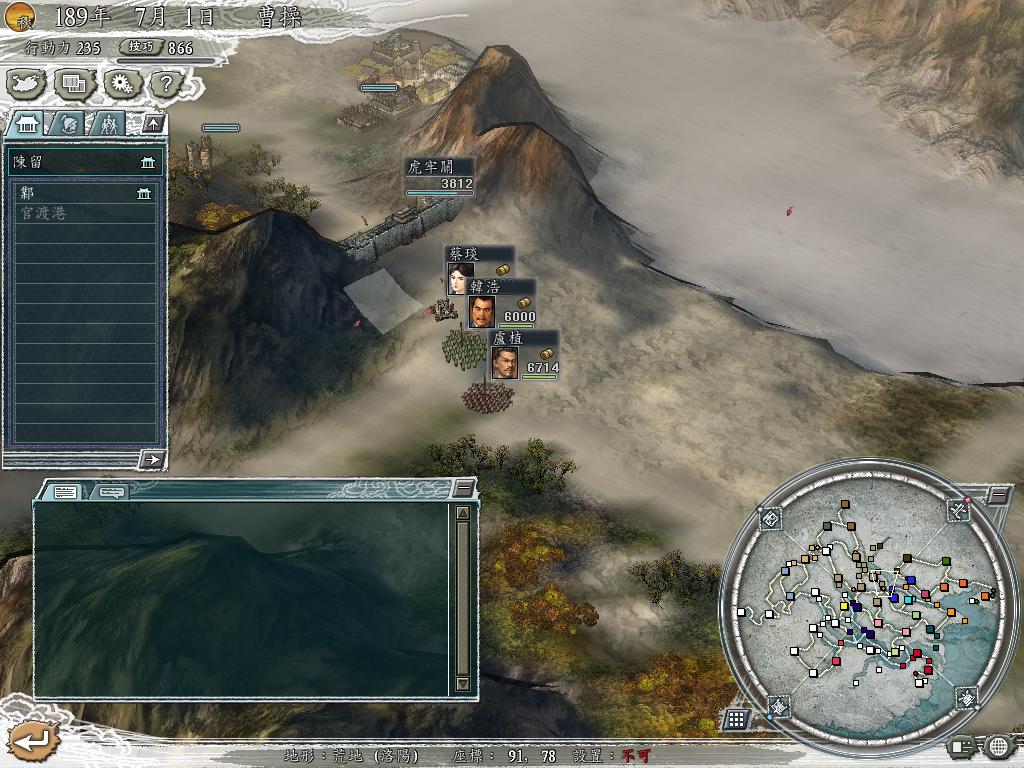Open the gear settings menu

(x=121, y=84)
